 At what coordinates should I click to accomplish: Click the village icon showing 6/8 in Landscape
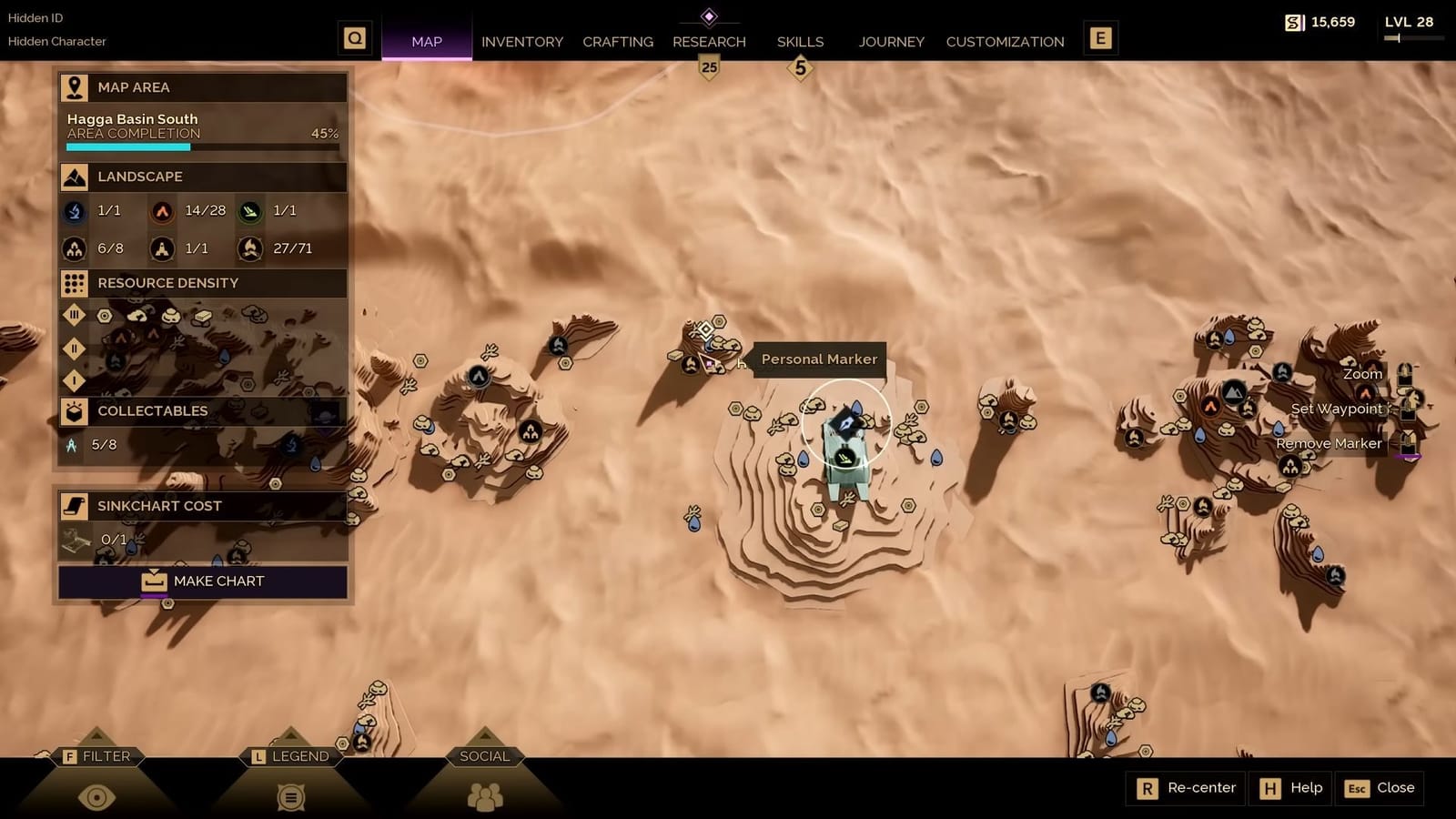point(75,248)
